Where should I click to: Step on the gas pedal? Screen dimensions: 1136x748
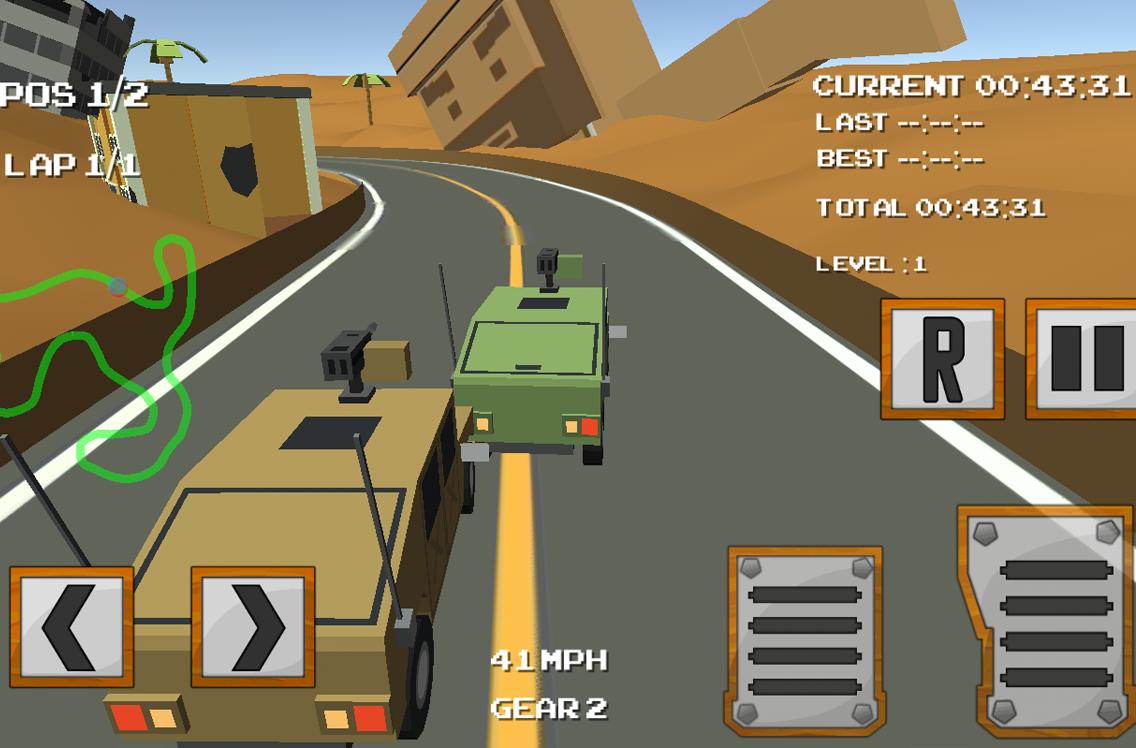pos(1048,622)
